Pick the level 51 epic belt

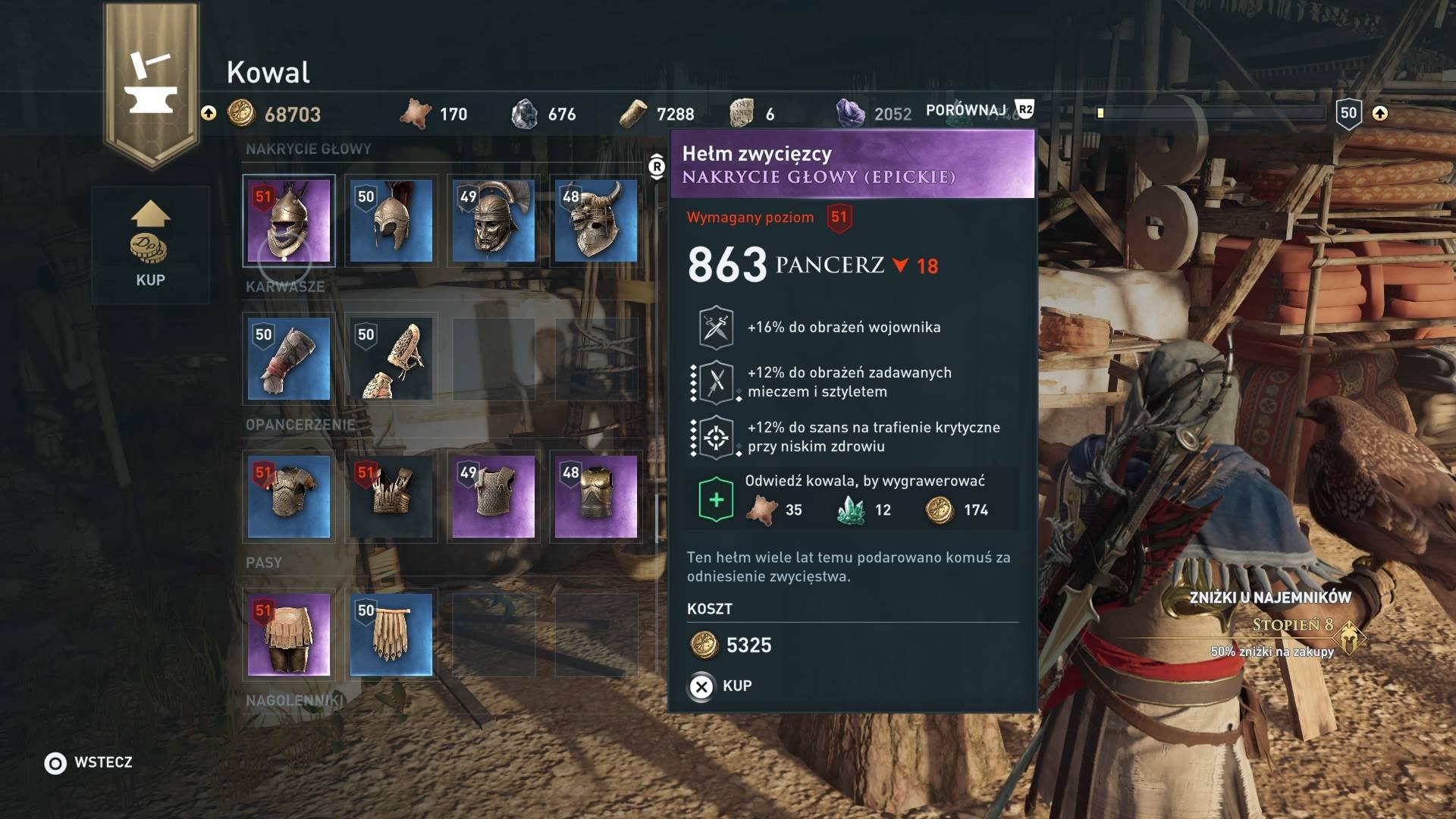point(289,635)
